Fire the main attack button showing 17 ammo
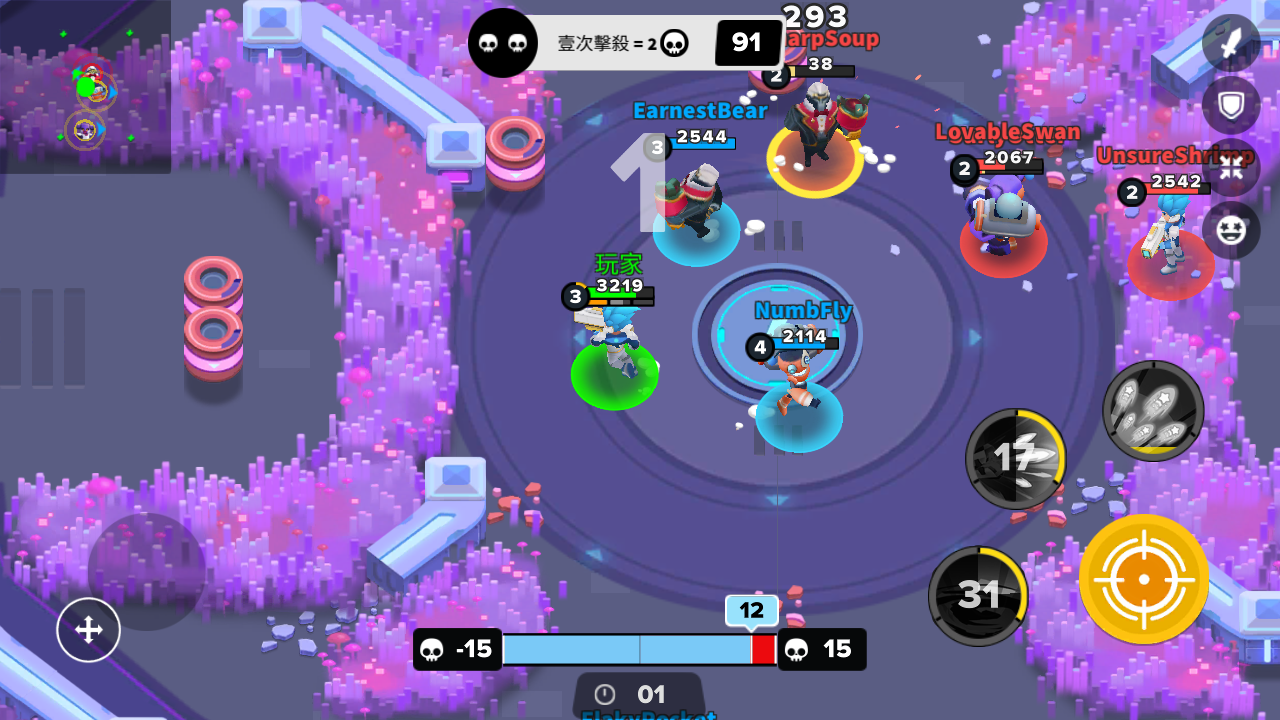The image size is (1280, 720). click(1015, 458)
